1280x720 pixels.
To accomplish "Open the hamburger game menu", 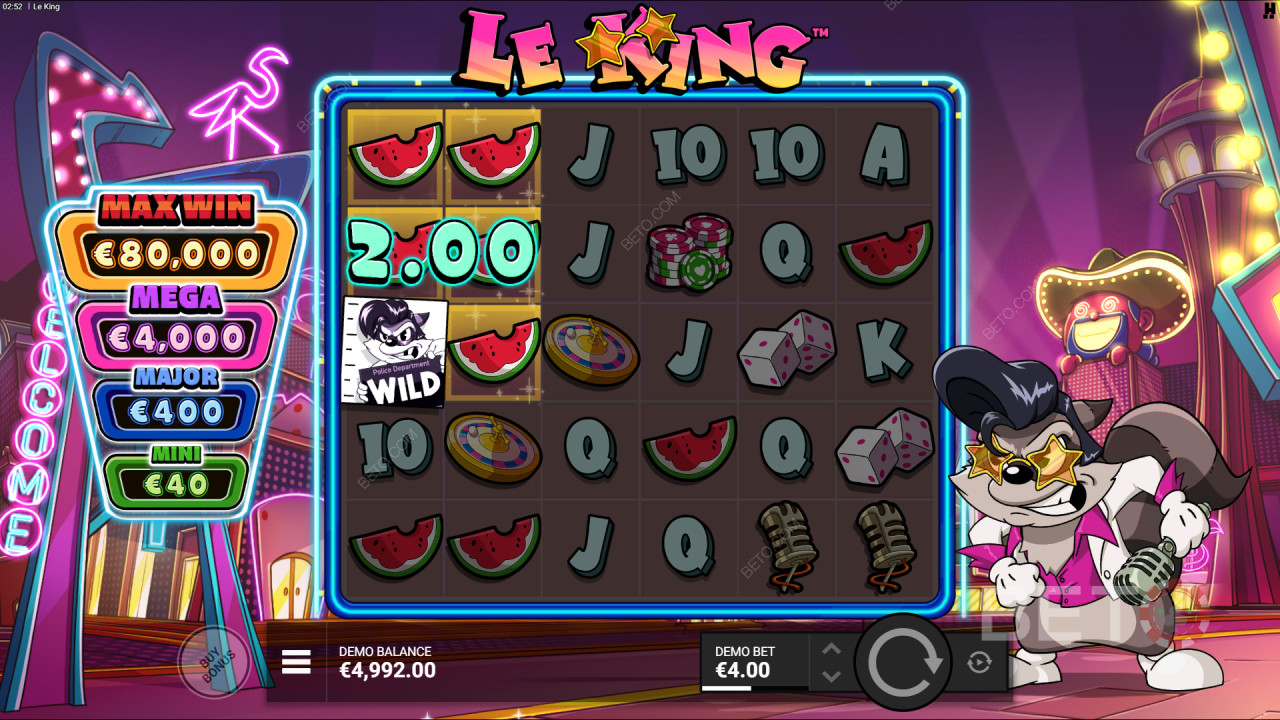I will pyautogui.click(x=296, y=662).
